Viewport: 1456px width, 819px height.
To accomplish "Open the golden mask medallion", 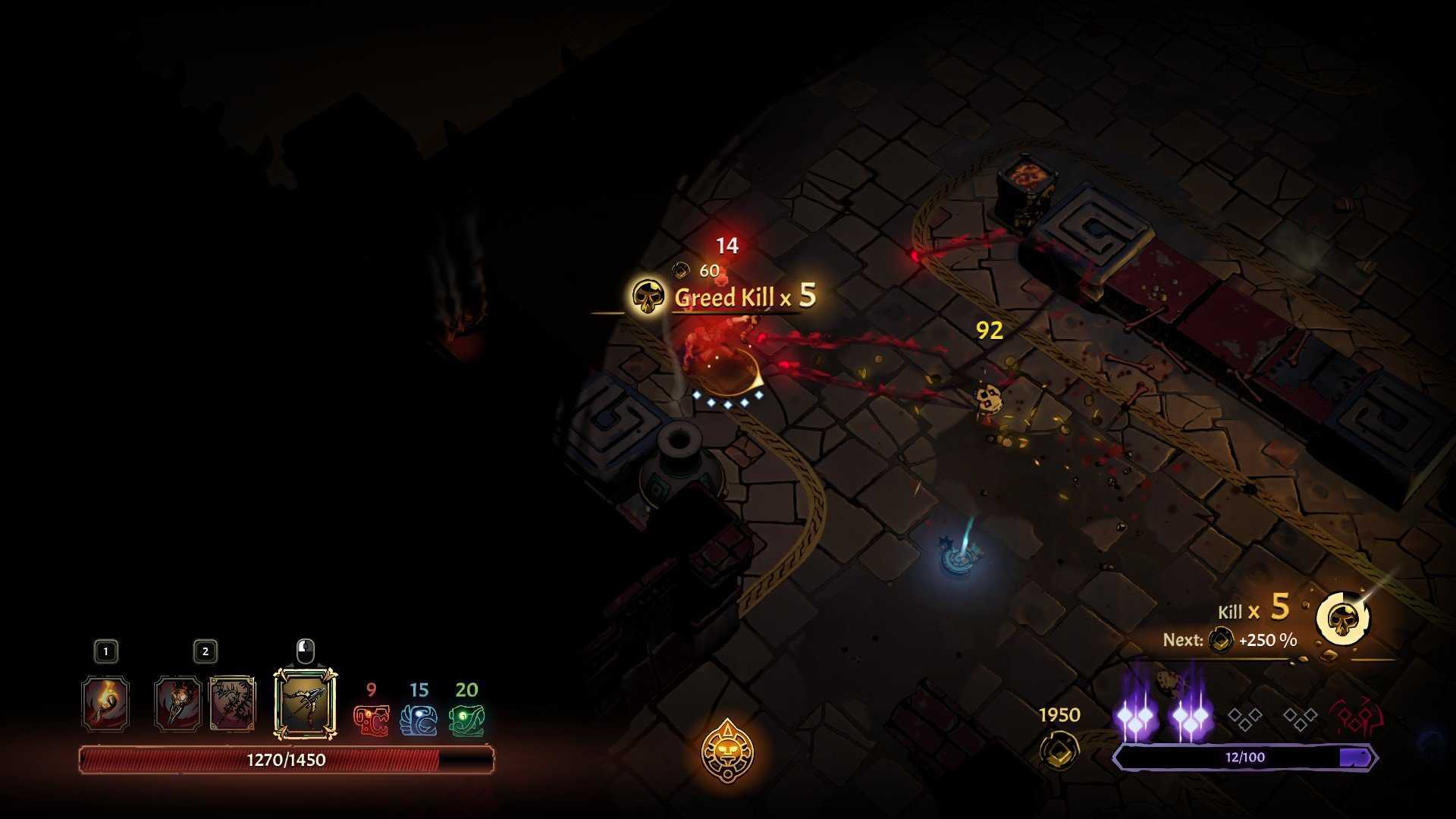I will [727, 751].
